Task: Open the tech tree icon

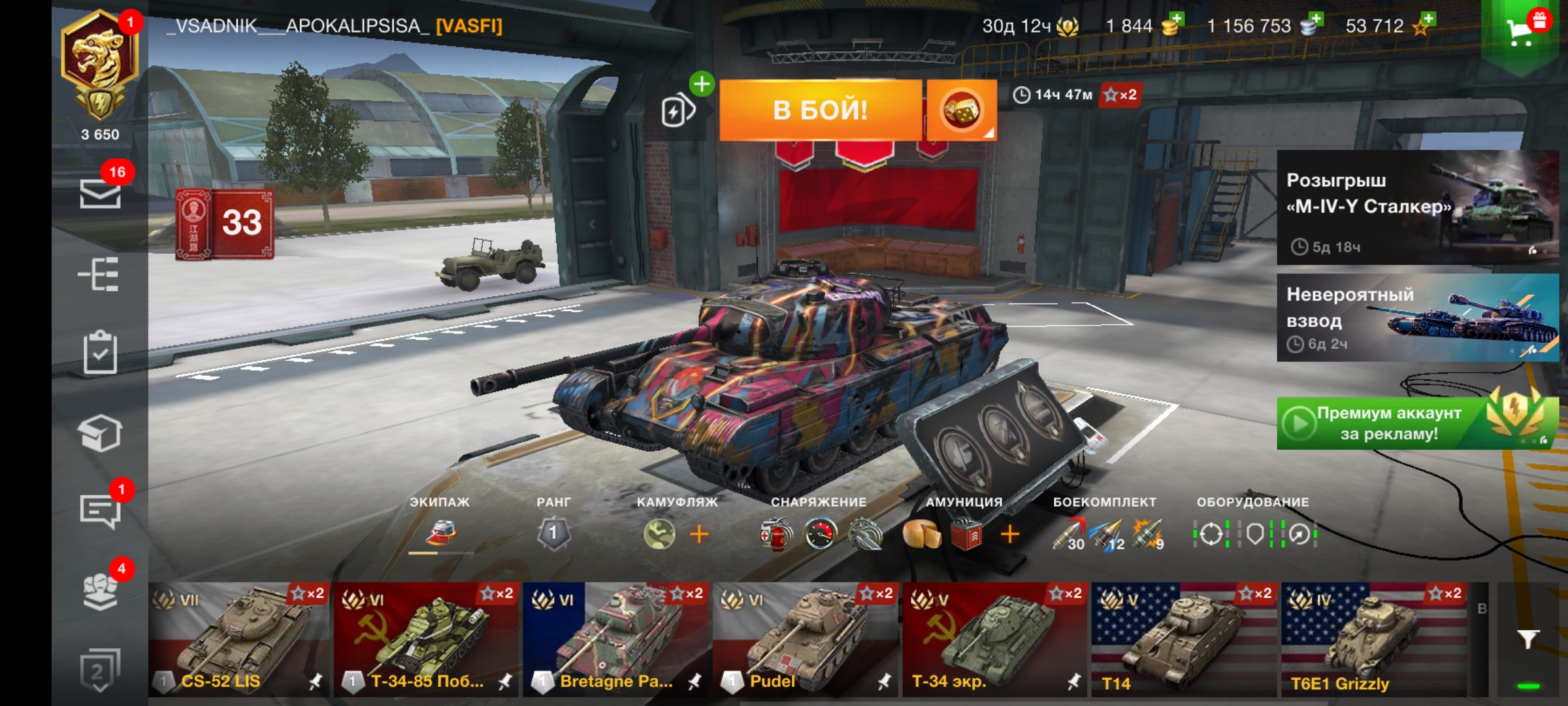Action: (x=99, y=274)
